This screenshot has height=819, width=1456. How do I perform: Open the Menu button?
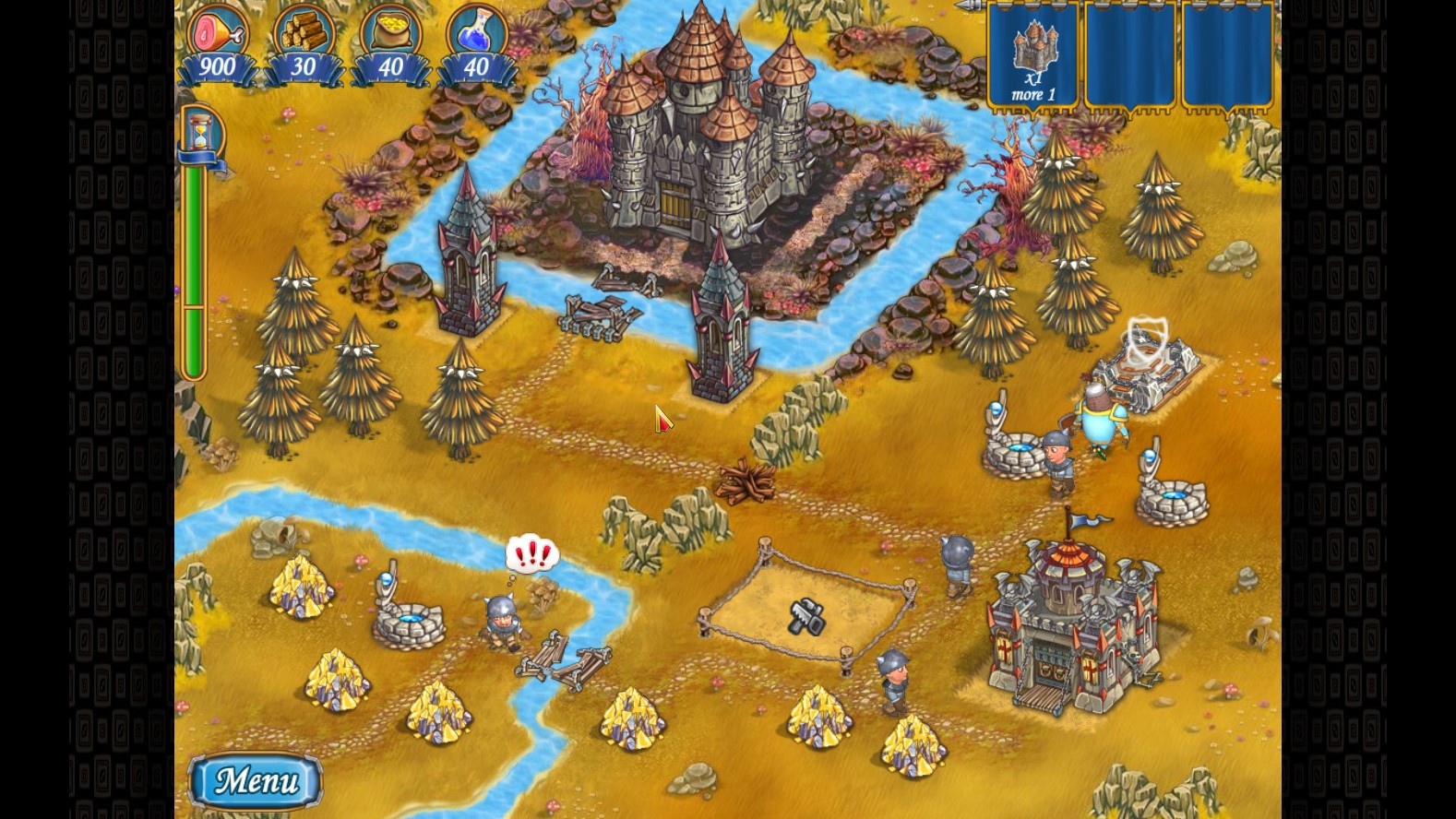pyautogui.click(x=254, y=779)
